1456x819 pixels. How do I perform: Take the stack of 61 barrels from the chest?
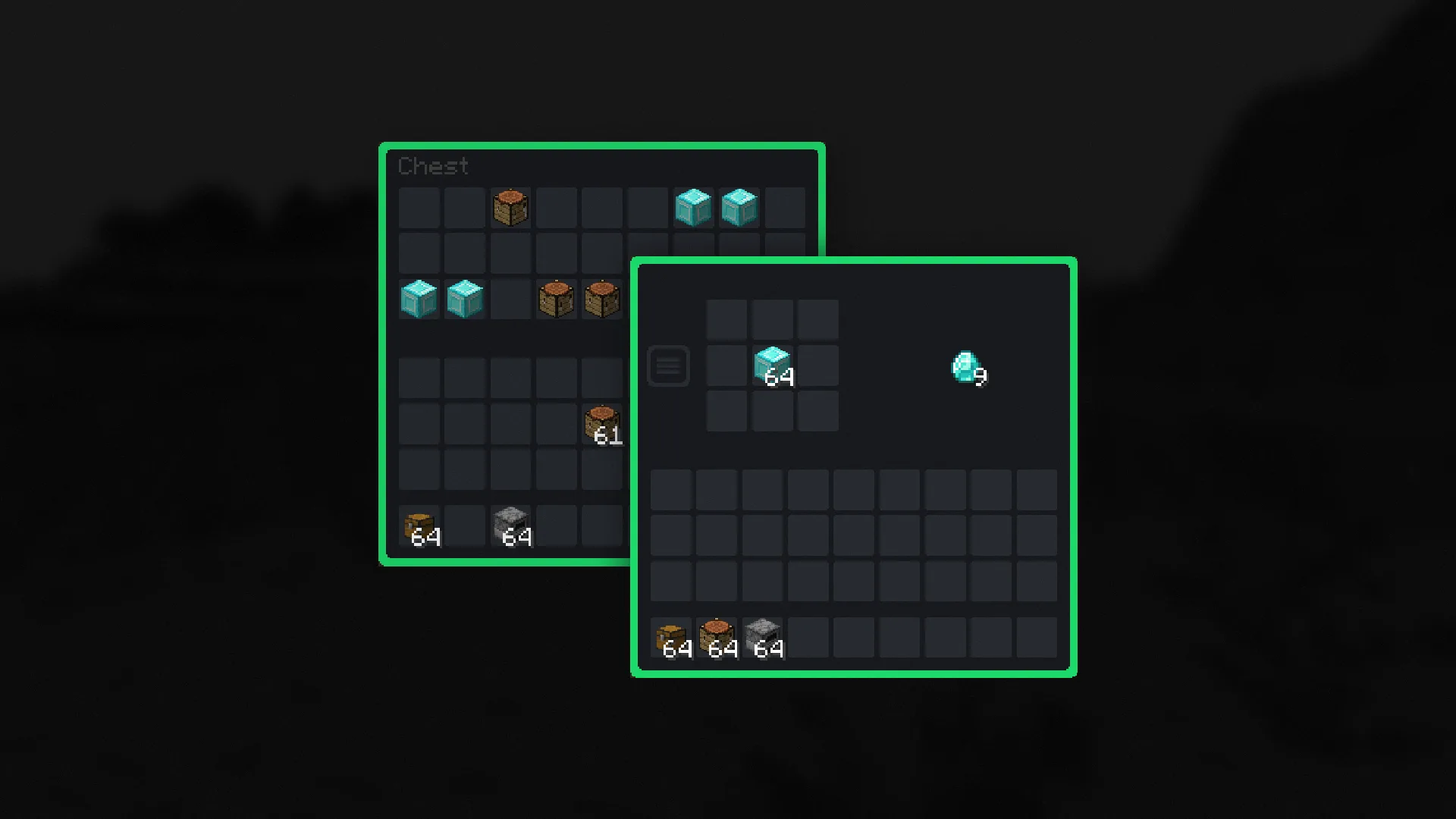click(603, 422)
